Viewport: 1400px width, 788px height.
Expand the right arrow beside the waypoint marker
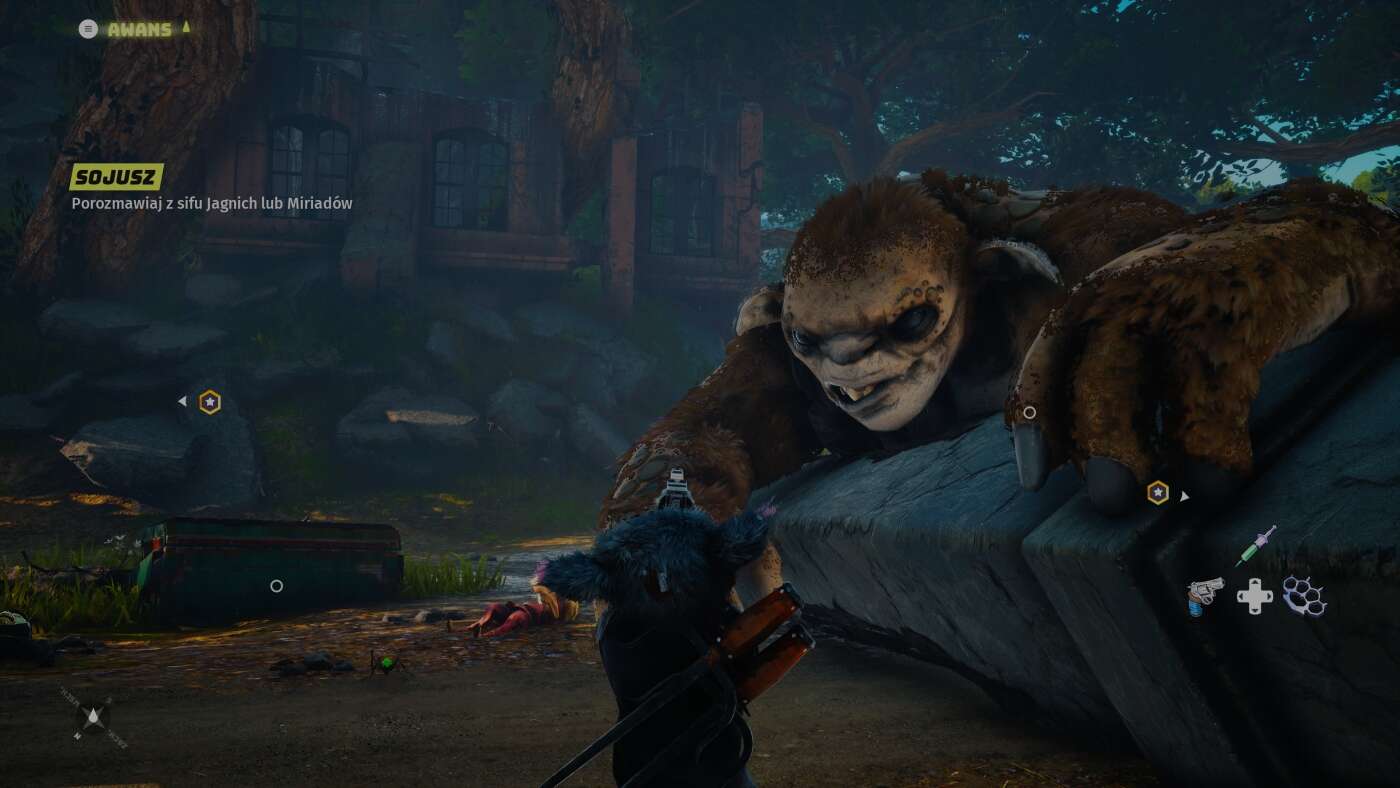[x=1184, y=494]
